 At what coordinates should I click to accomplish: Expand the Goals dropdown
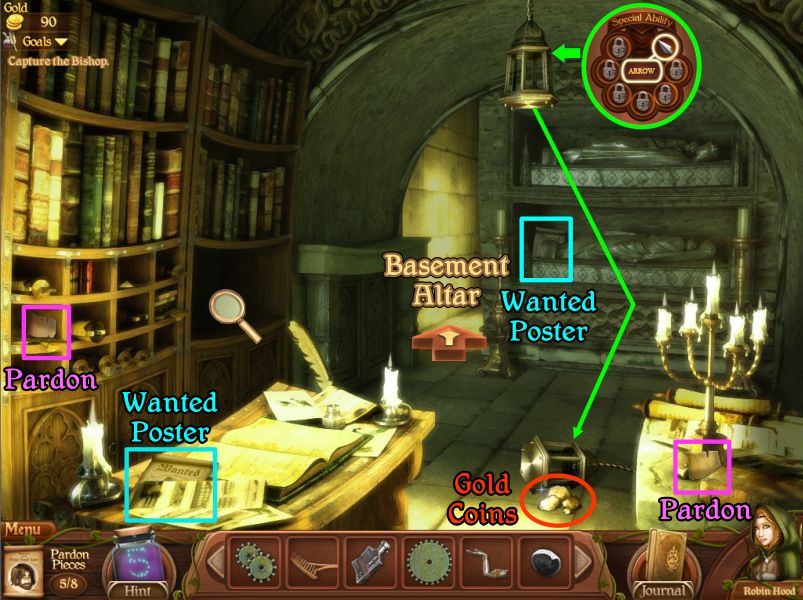(x=39, y=41)
